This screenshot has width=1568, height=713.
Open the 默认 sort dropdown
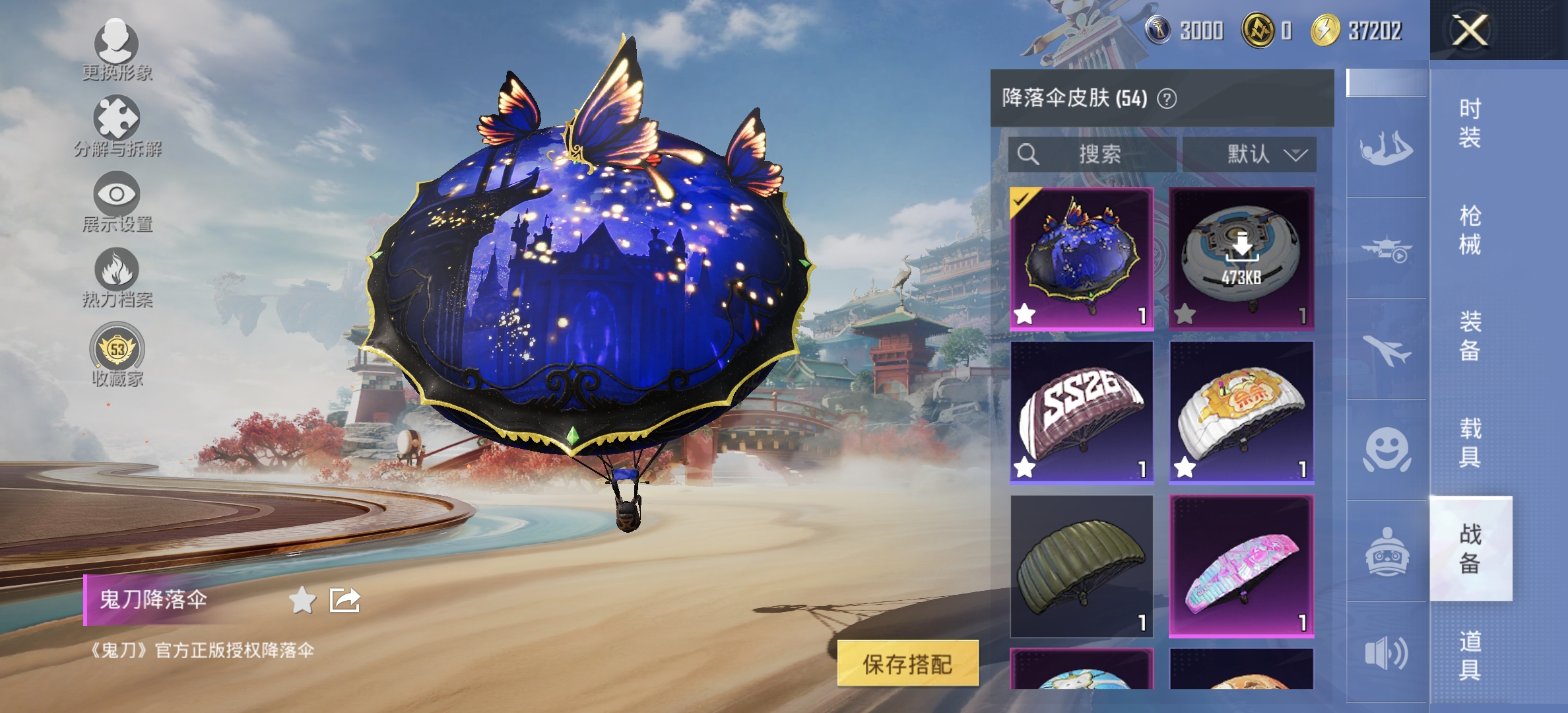pyautogui.click(x=1249, y=155)
